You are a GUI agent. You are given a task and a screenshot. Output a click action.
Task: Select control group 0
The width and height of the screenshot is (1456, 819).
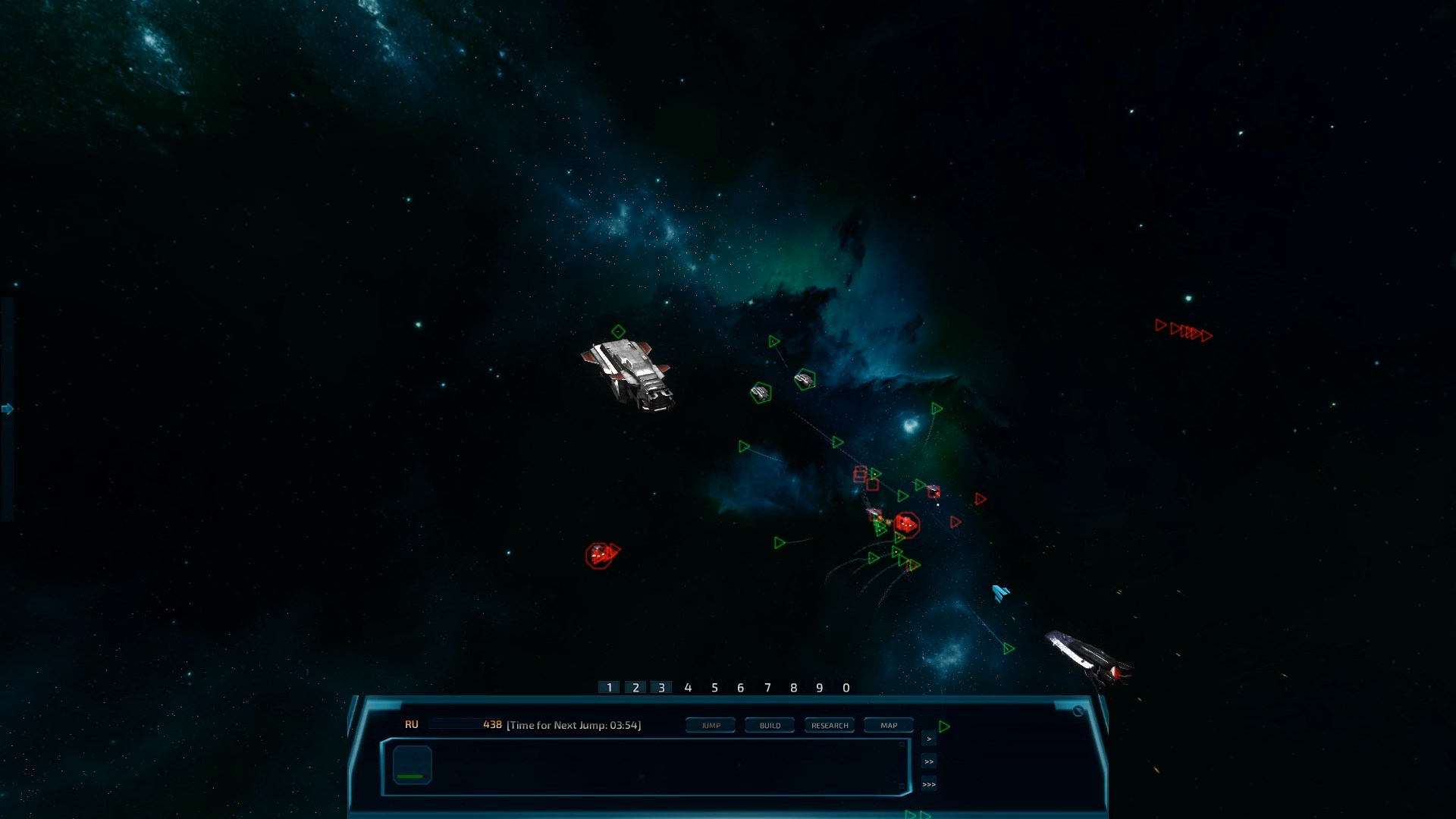pos(846,688)
